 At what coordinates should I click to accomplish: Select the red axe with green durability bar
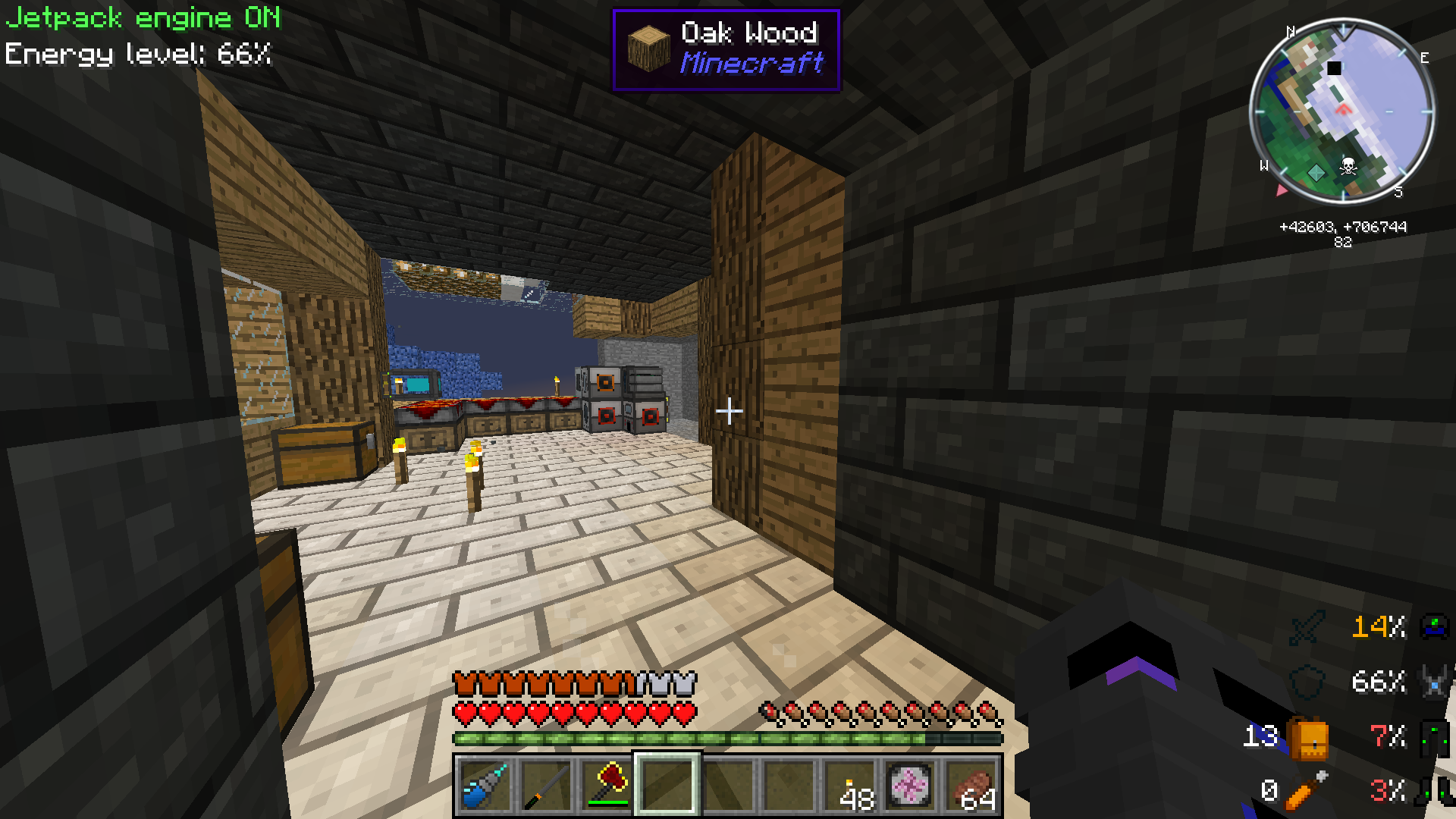coord(607,786)
